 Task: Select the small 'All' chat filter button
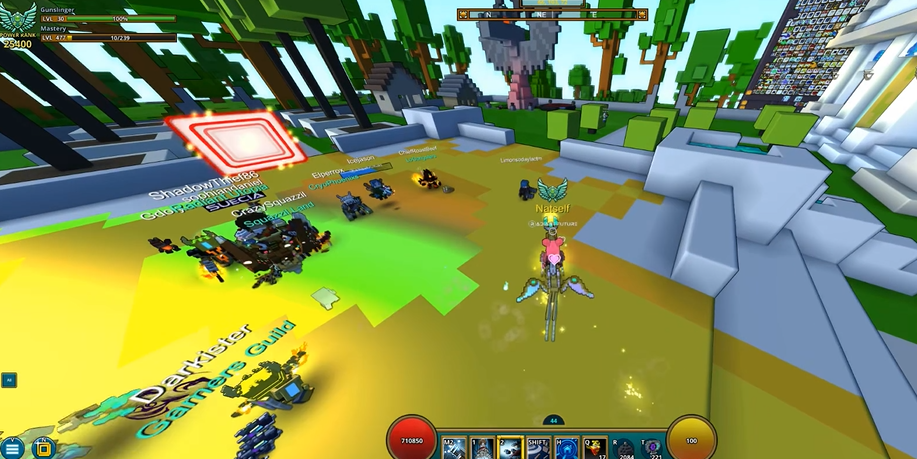point(9,380)
